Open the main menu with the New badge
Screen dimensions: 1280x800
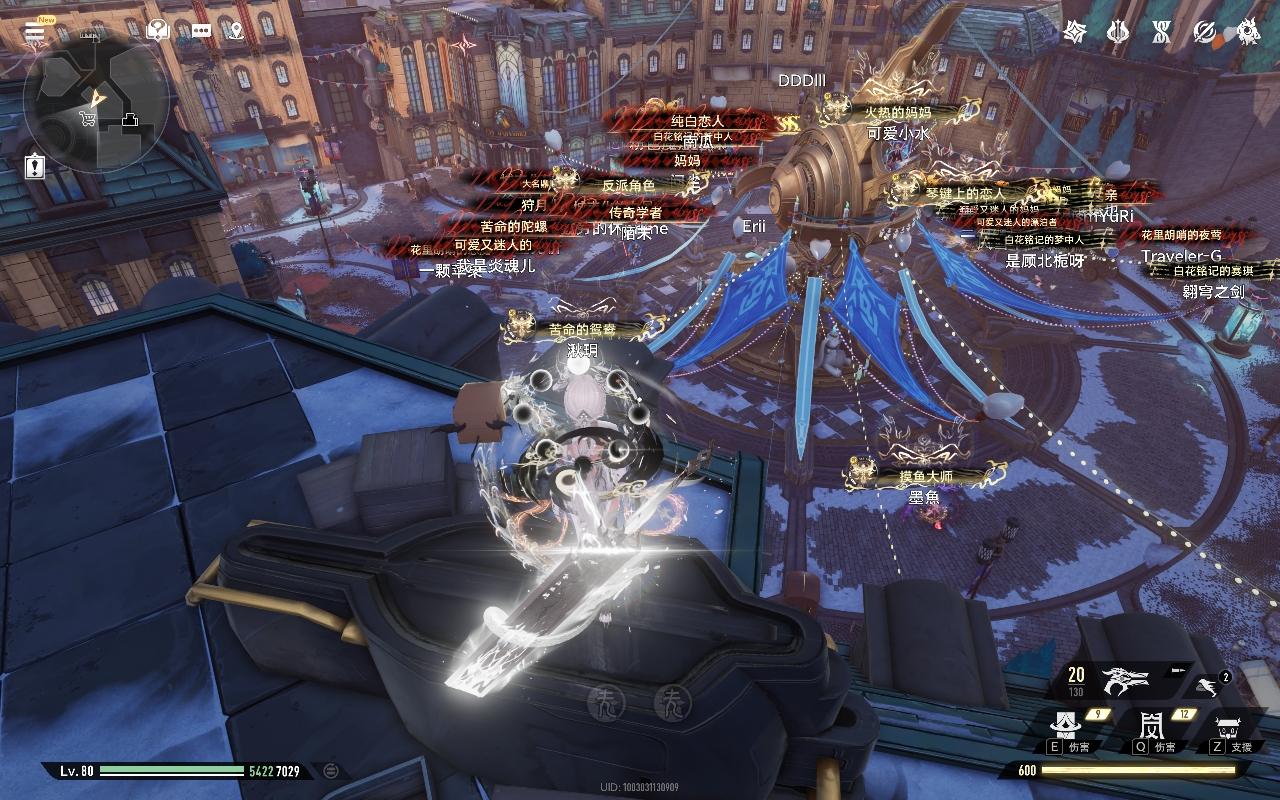pos(35,31)
